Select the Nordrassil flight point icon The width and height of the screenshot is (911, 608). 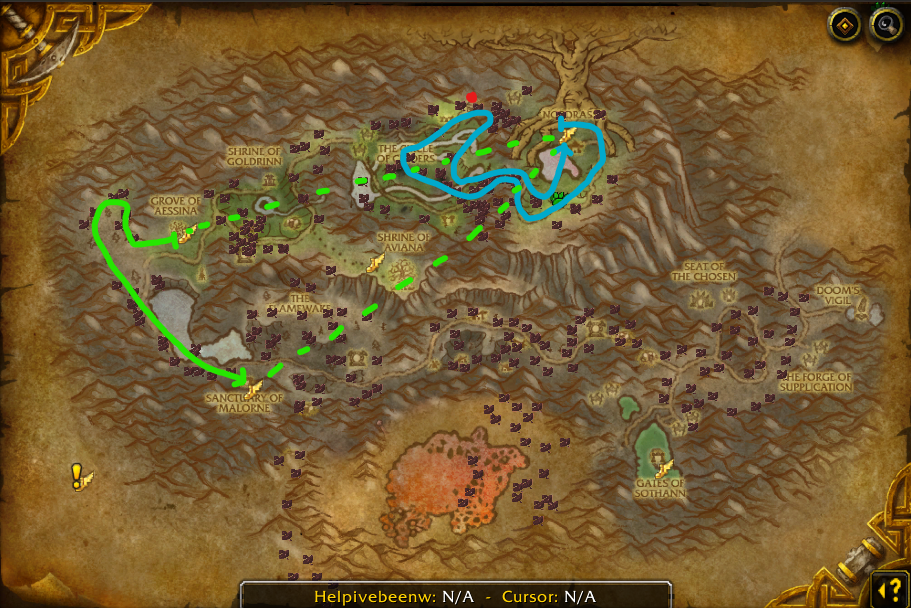[x=567, y=136]
